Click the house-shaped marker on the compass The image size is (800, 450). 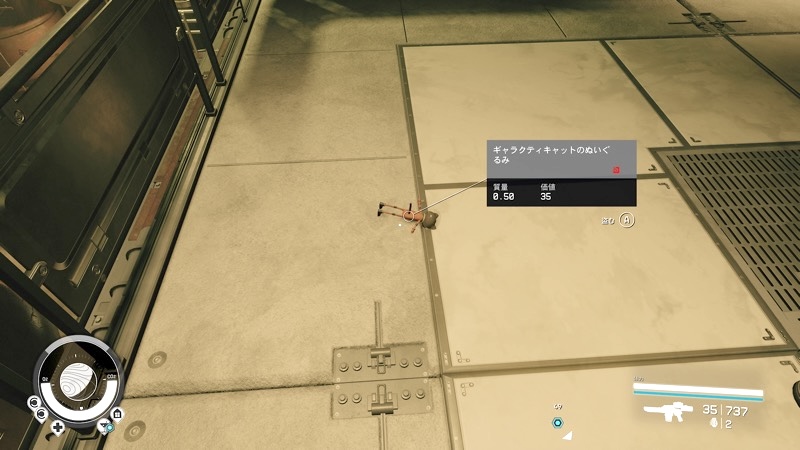pos(118,413)
